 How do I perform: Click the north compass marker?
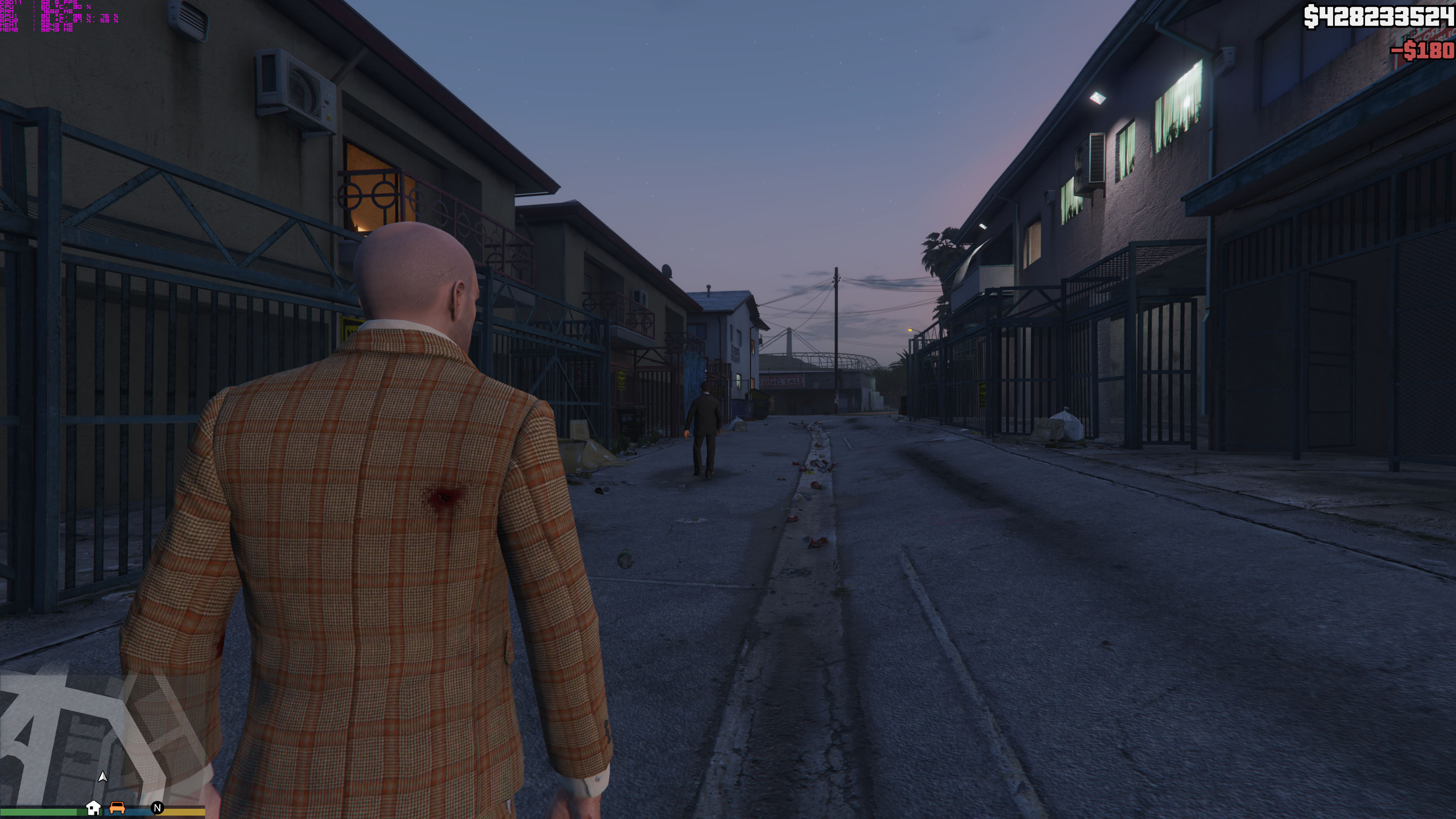click(158, 808)
